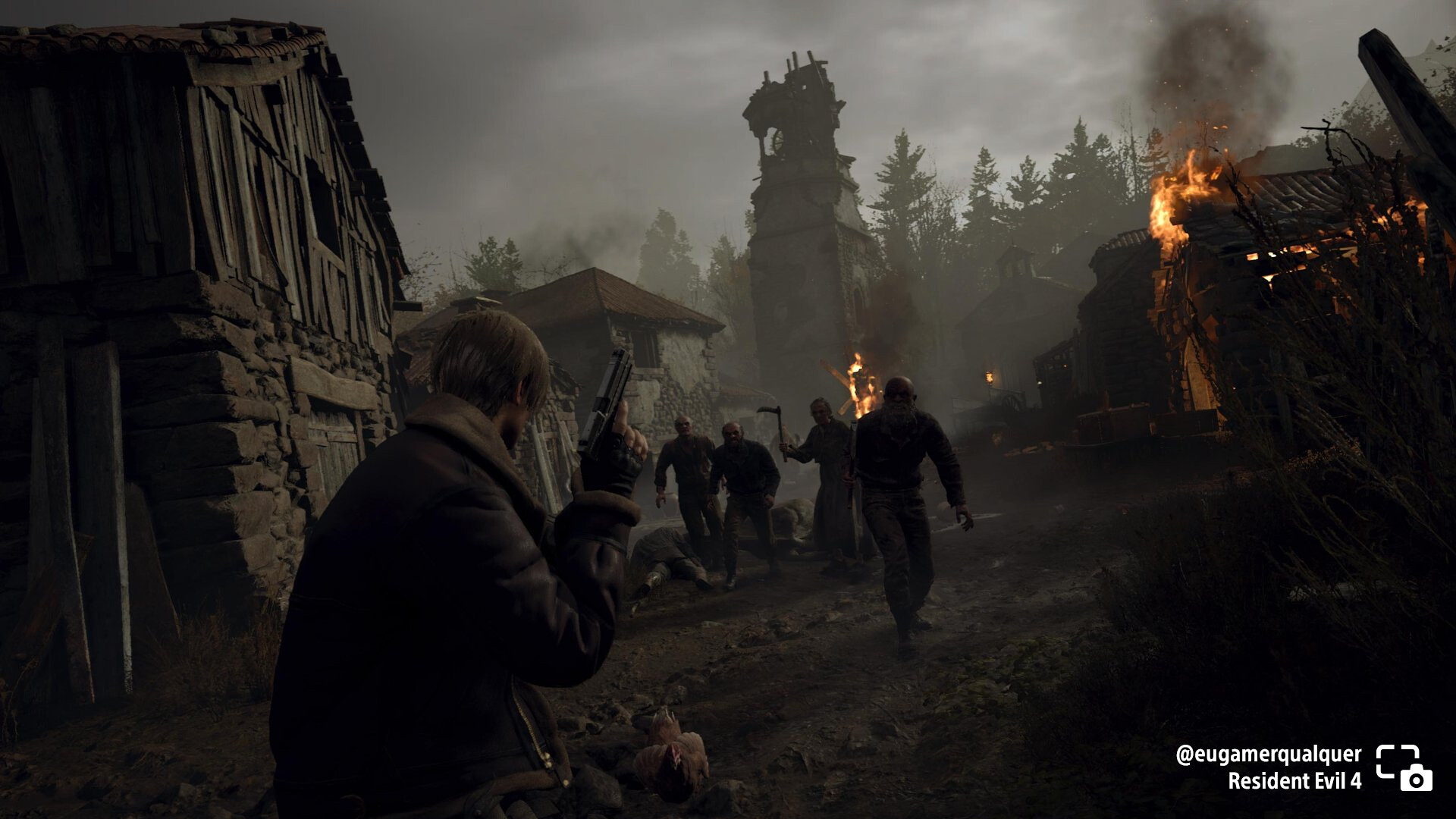Click the screenshot capture camera icon
The image size is (1456, 819).
[x=1404, y=767]
